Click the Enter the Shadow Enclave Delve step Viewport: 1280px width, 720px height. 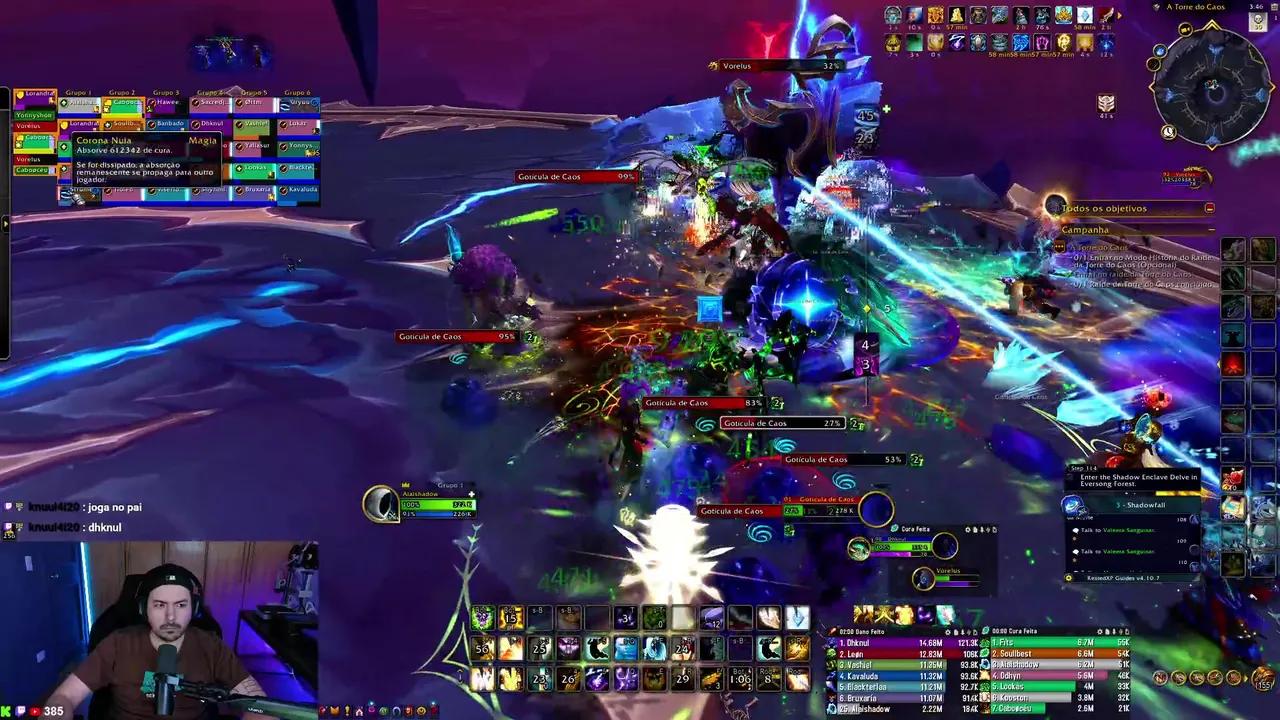point(1138,478)
